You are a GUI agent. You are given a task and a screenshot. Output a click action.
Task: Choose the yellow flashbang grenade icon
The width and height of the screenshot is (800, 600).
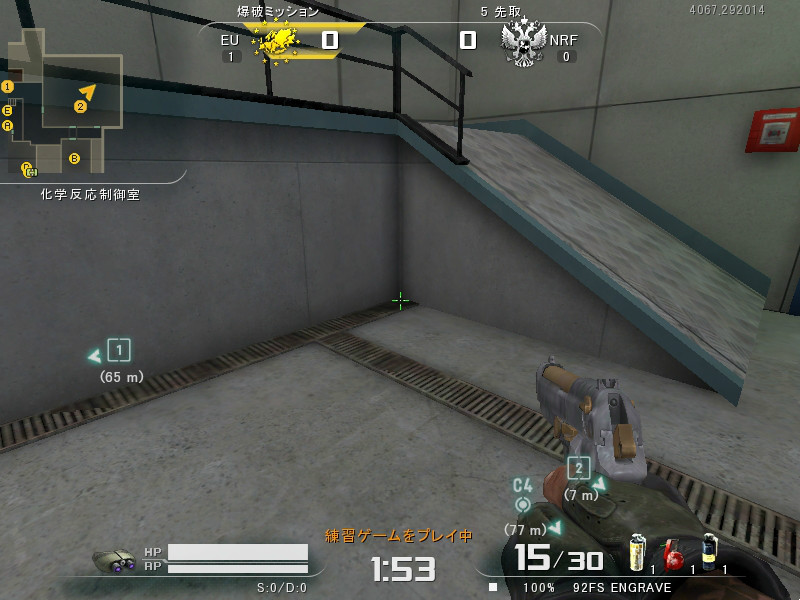pos(636,553)
